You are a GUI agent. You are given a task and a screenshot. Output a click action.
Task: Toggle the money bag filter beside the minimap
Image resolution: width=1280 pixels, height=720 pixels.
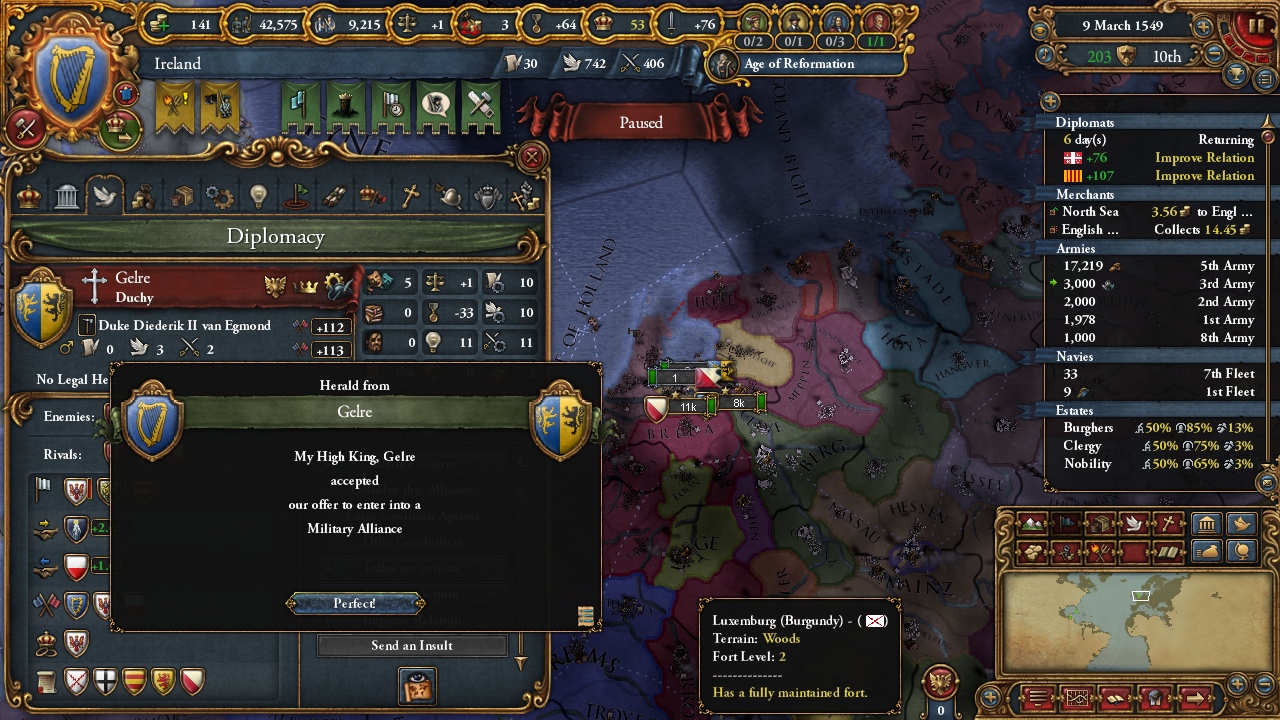(1205, 551)
